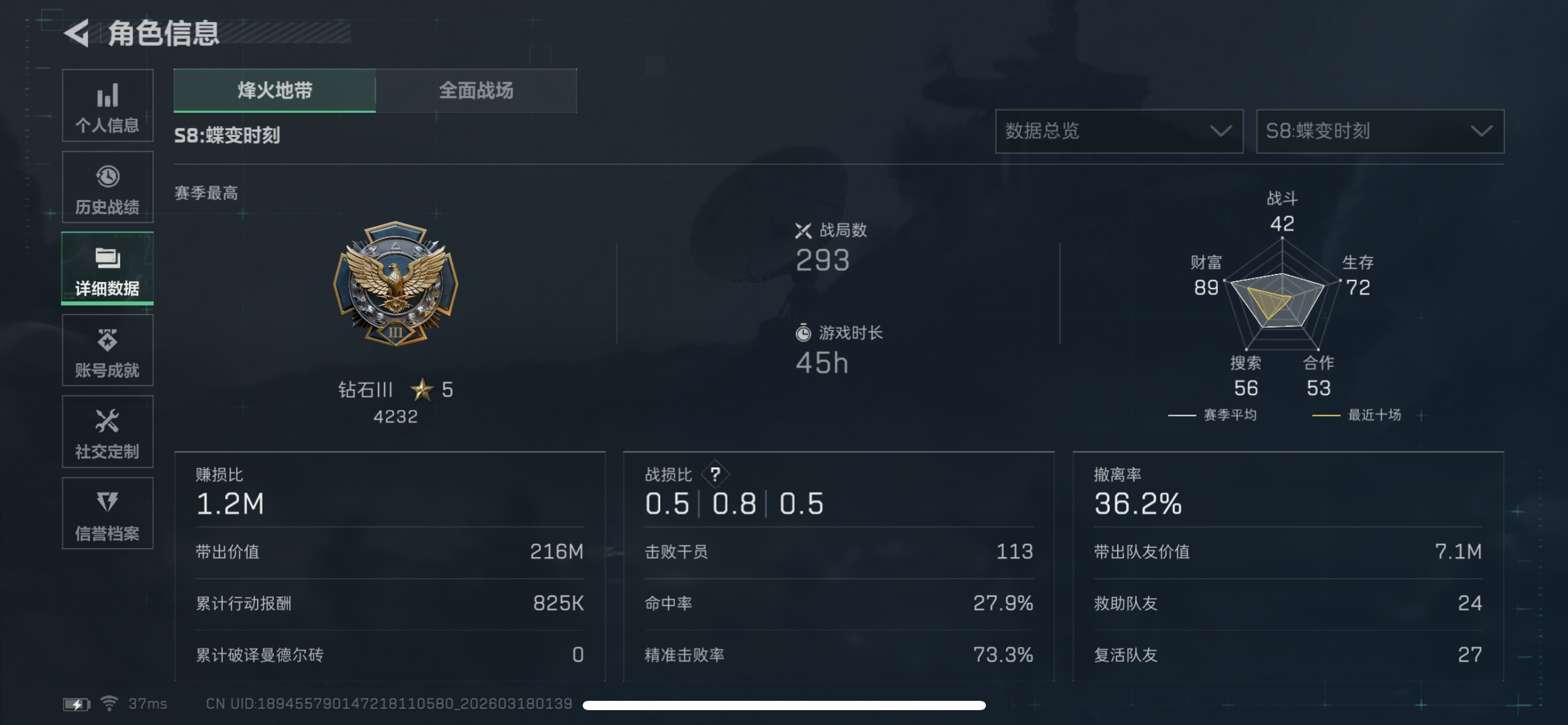Click the 37ms latency indicator
Screen dimensions: 1568x725
pos(146,703)
